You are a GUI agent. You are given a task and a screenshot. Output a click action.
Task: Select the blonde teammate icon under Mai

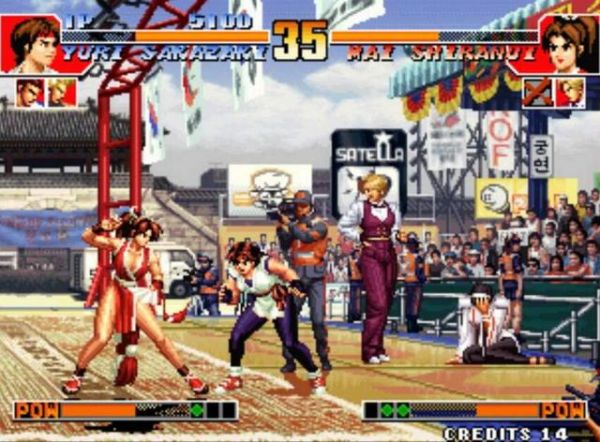click(571, 92)
